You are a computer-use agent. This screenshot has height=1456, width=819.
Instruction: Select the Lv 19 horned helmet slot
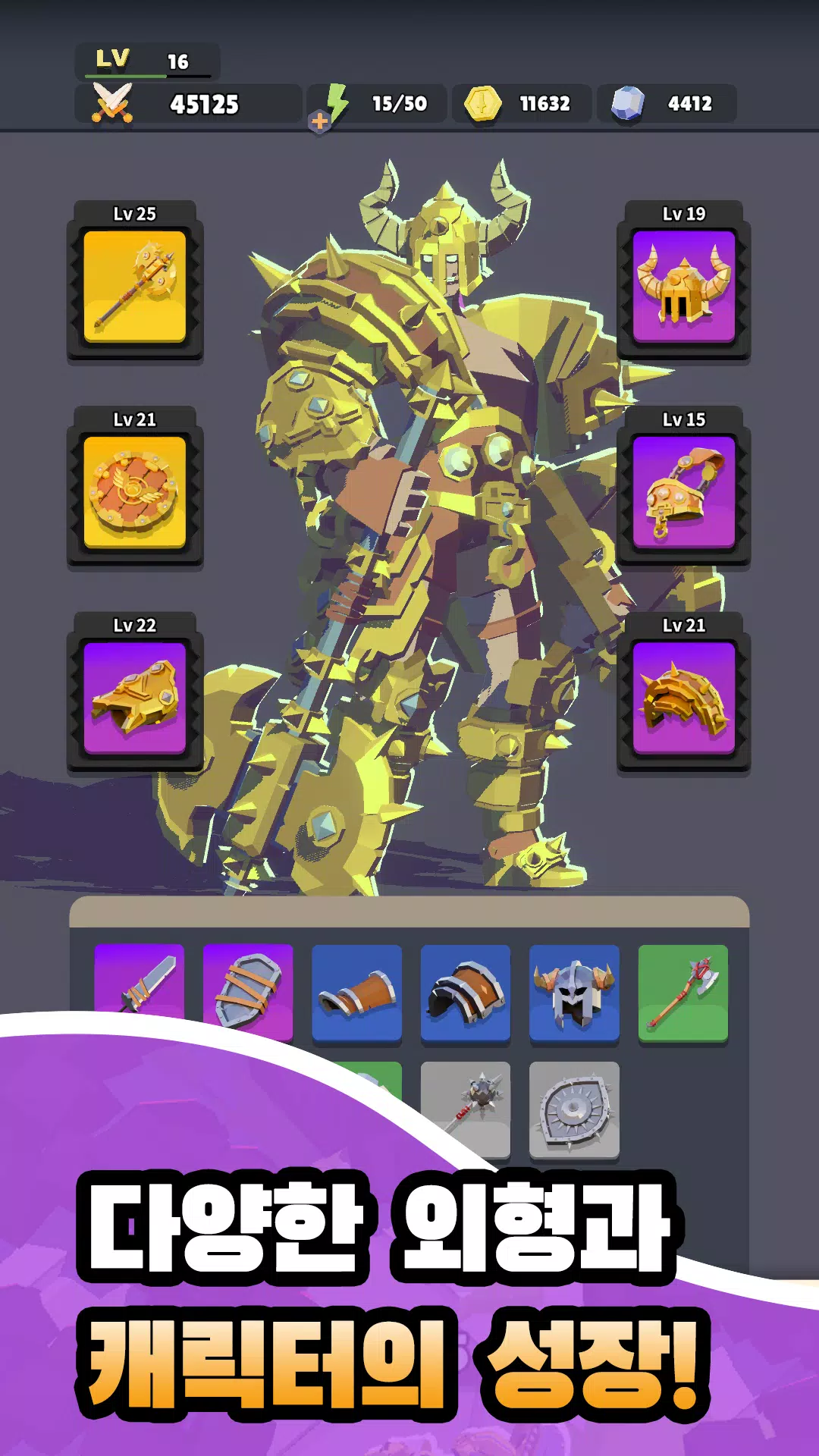(684, 286)
